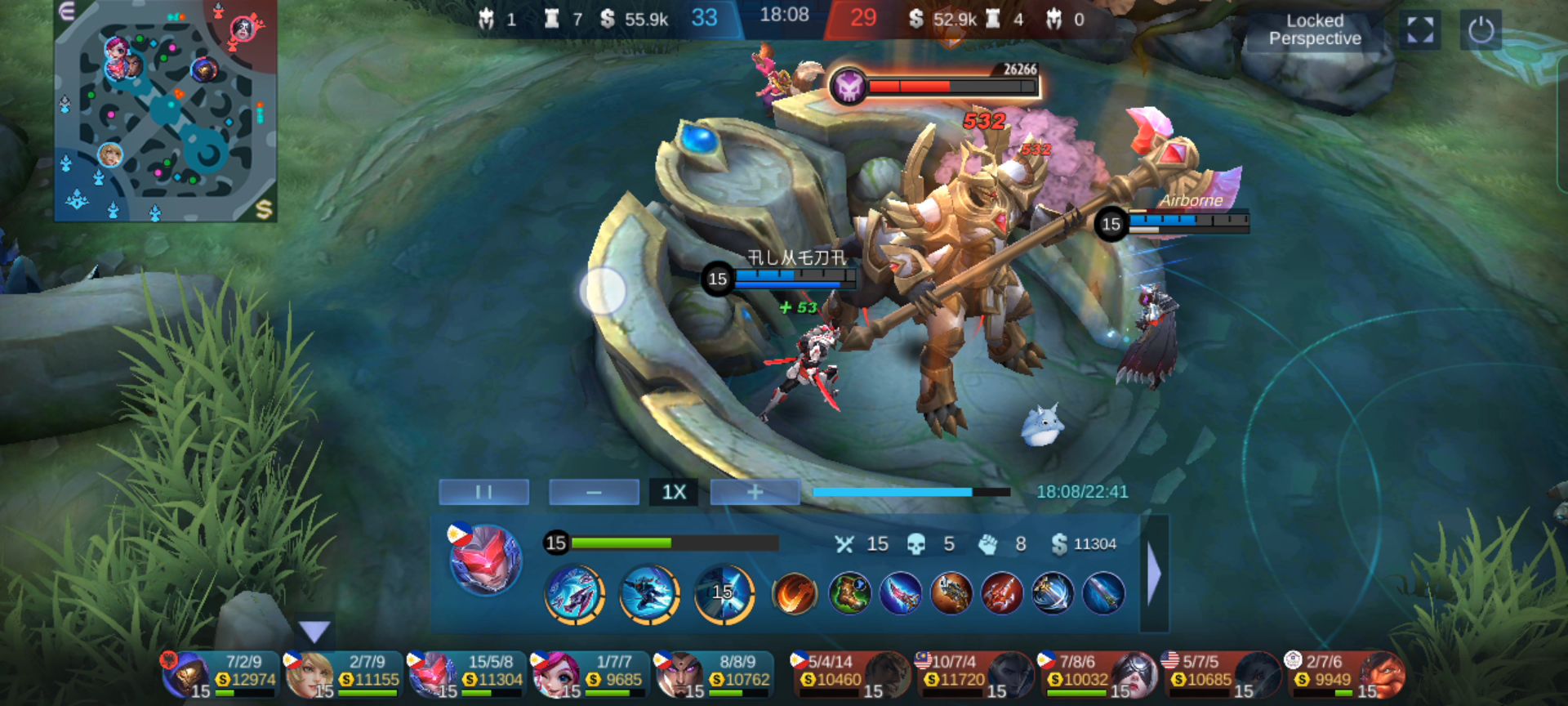1568x706 pixels.
Task: Select the enemy player card showing 5/4/14
Action: pos(851,674)
